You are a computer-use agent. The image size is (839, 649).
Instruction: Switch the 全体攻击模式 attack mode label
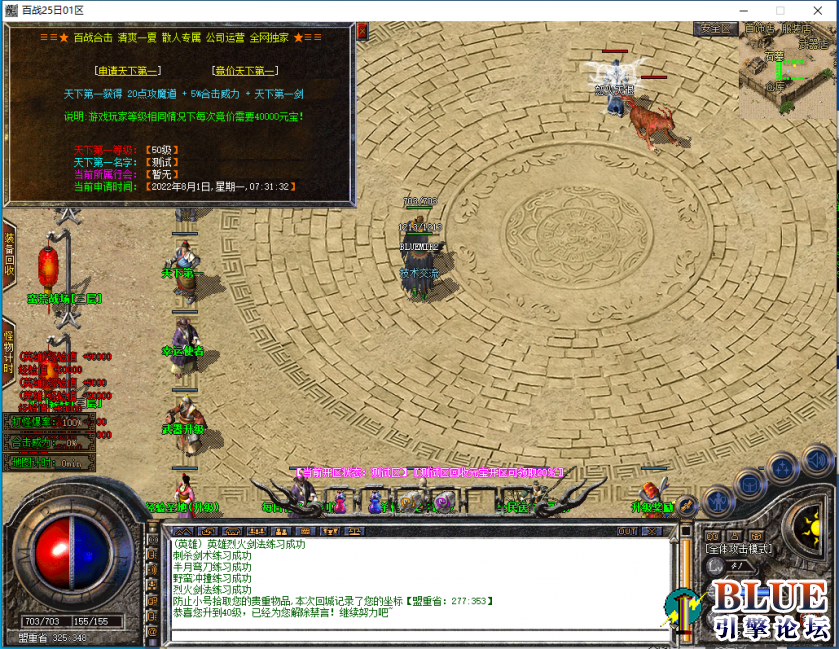click(x=738, y=549)
